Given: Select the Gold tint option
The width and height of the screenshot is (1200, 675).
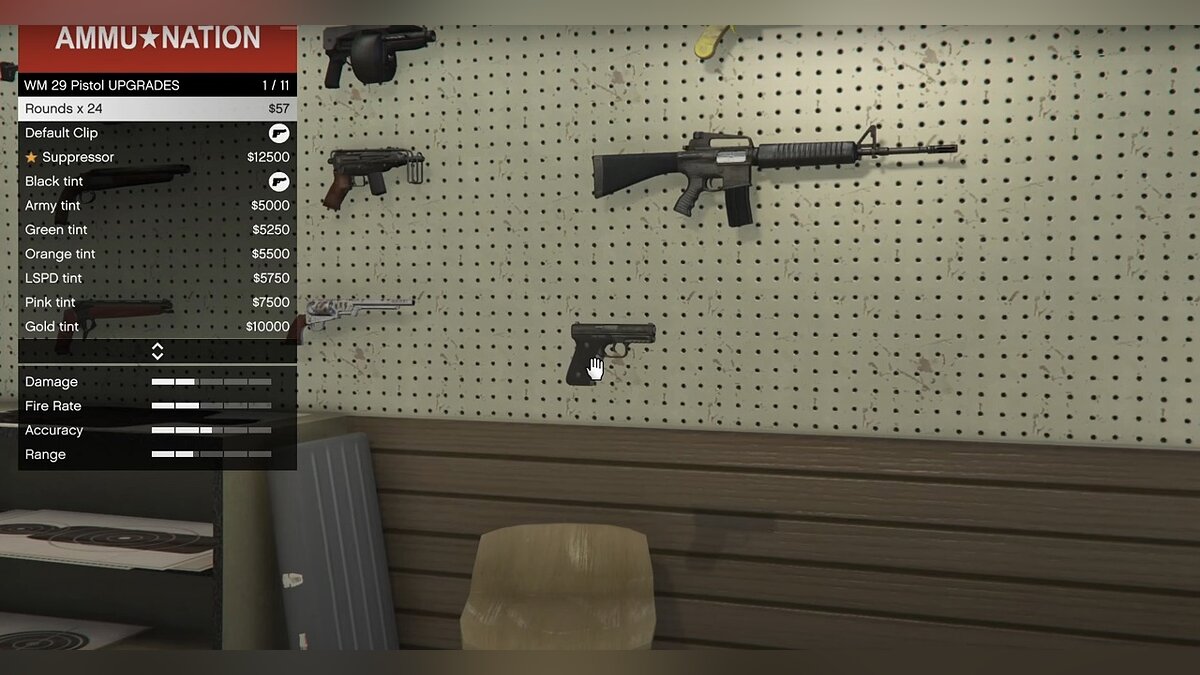Looking at the screenshot, I should click(157, 327).
